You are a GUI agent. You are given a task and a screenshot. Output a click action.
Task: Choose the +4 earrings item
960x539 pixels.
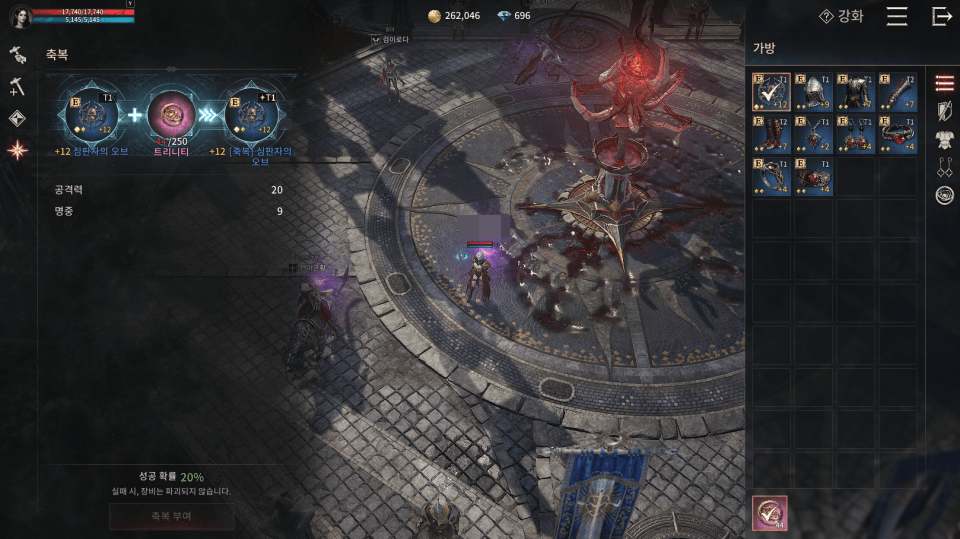click(x=855, y=134)
